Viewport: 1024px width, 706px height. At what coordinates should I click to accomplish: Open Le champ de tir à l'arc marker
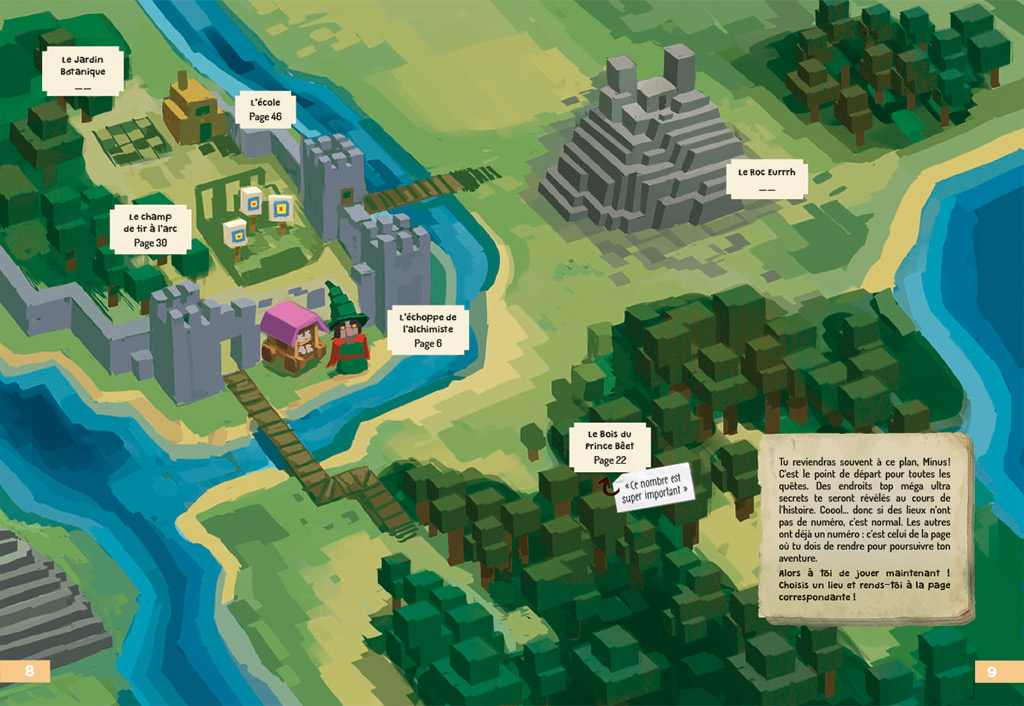click(150, 228)
